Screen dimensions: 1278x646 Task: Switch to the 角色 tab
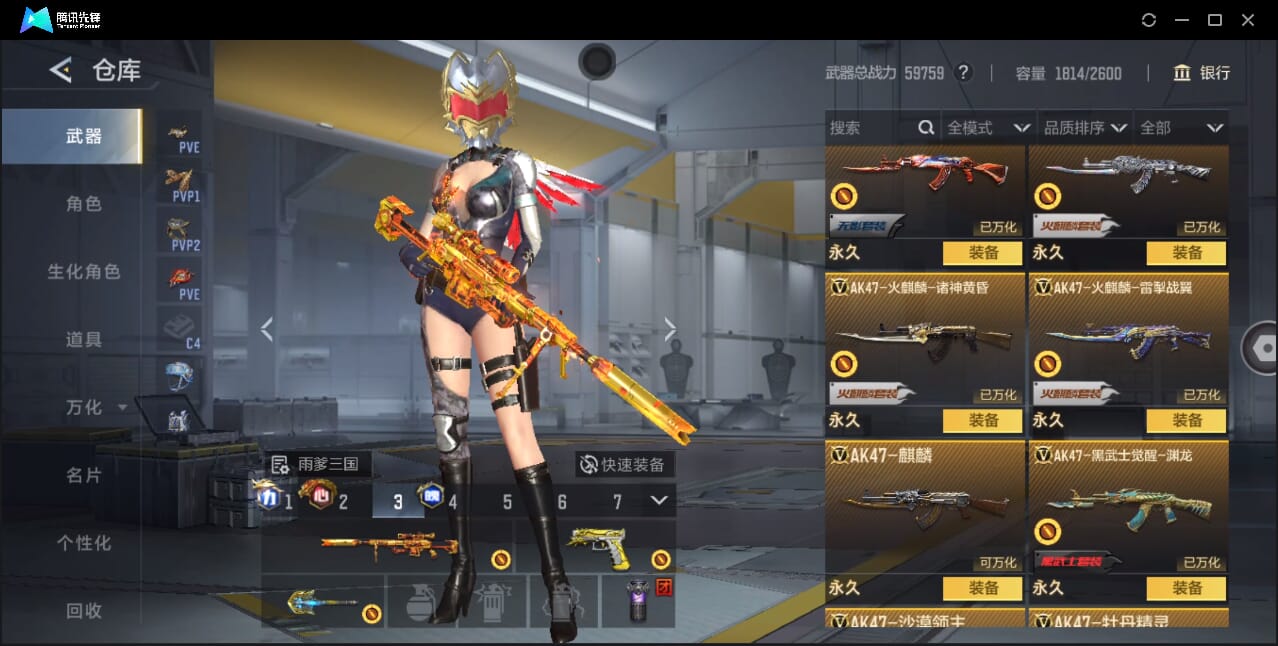pos(84,204)
